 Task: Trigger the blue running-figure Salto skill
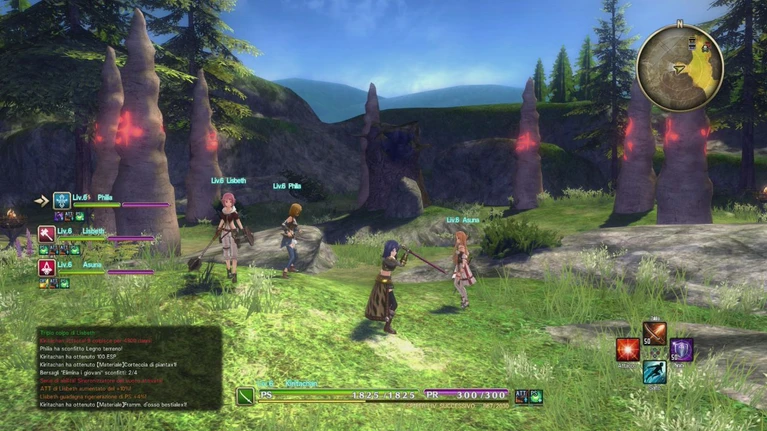(x=655, y=372)
